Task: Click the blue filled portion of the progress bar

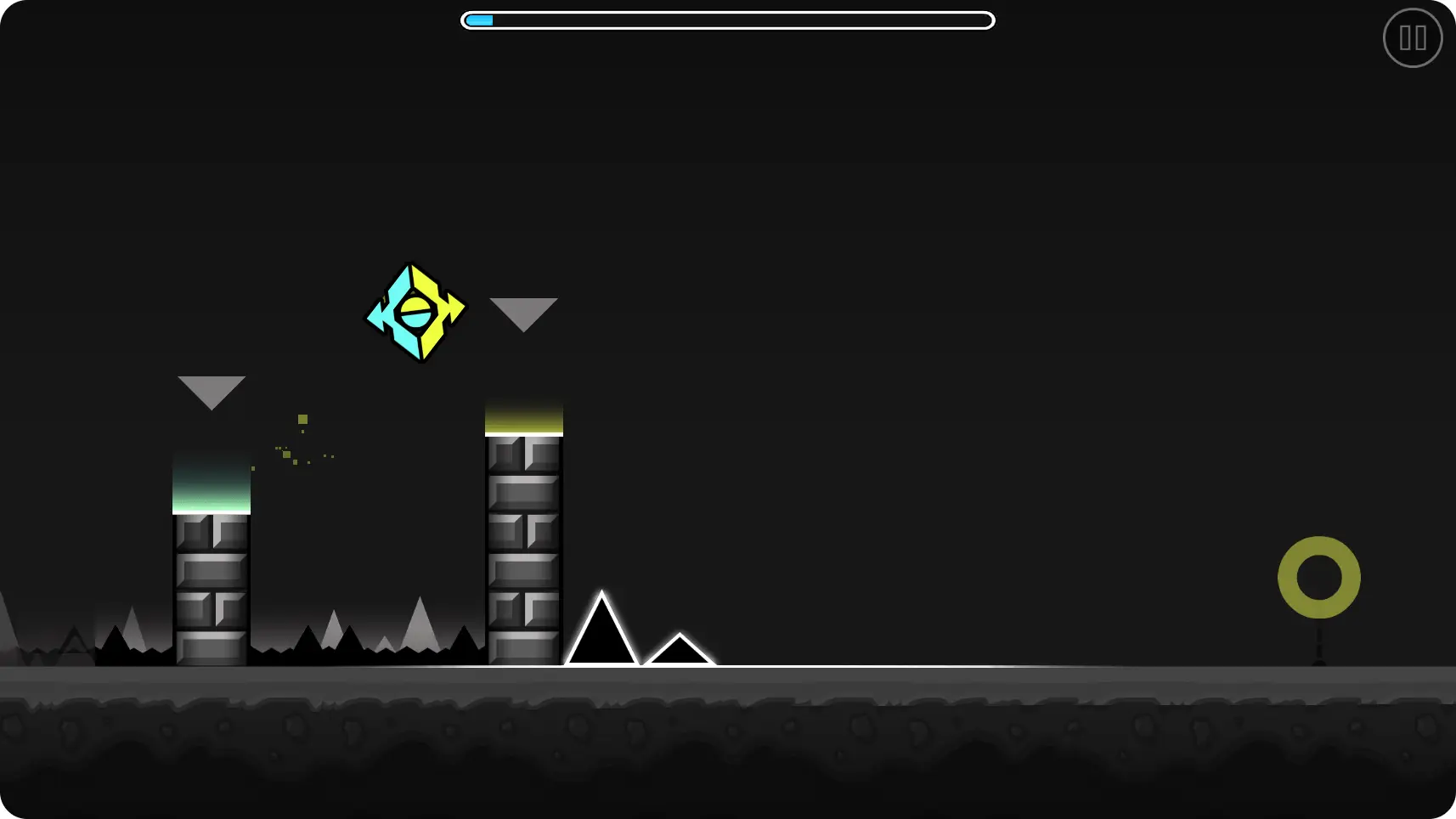Action: (478, 20)
